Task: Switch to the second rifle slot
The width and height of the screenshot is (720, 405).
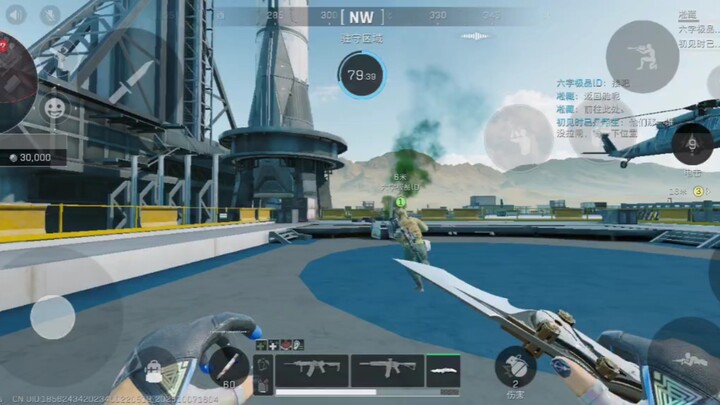Action: click(x=387, y=369)
